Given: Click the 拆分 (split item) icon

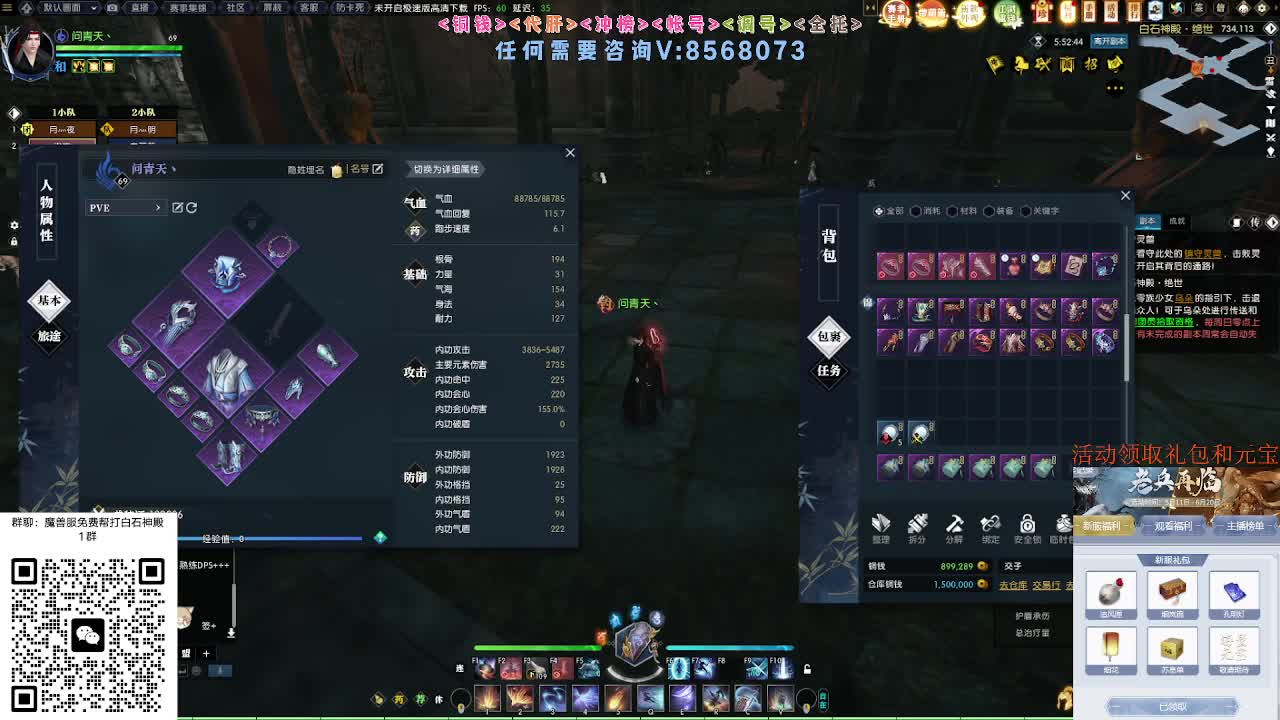Looking at the screenshot, I should coord(917,525).
